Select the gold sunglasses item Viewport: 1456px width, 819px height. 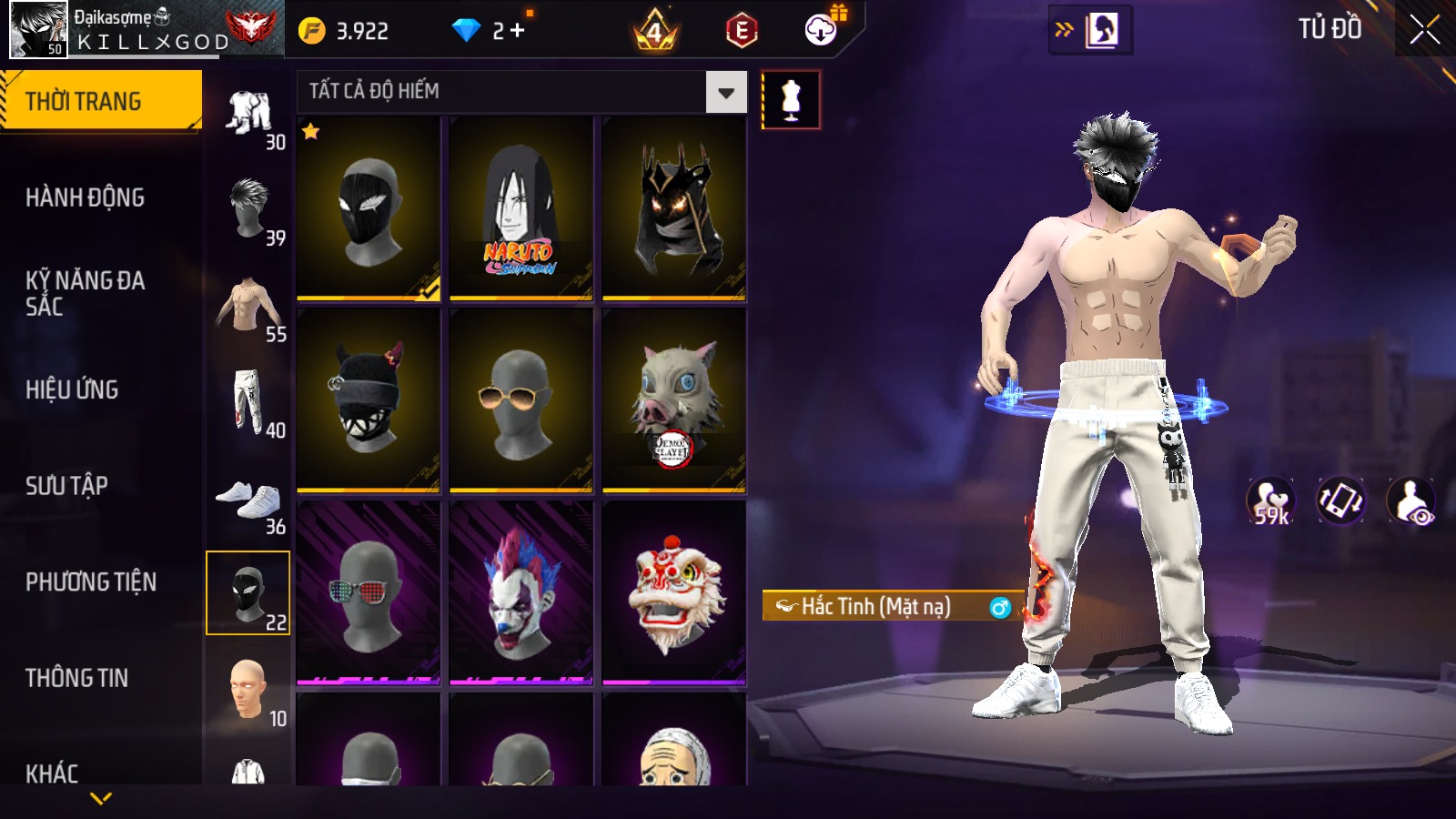pyautogui.click(x=521, y=400)
